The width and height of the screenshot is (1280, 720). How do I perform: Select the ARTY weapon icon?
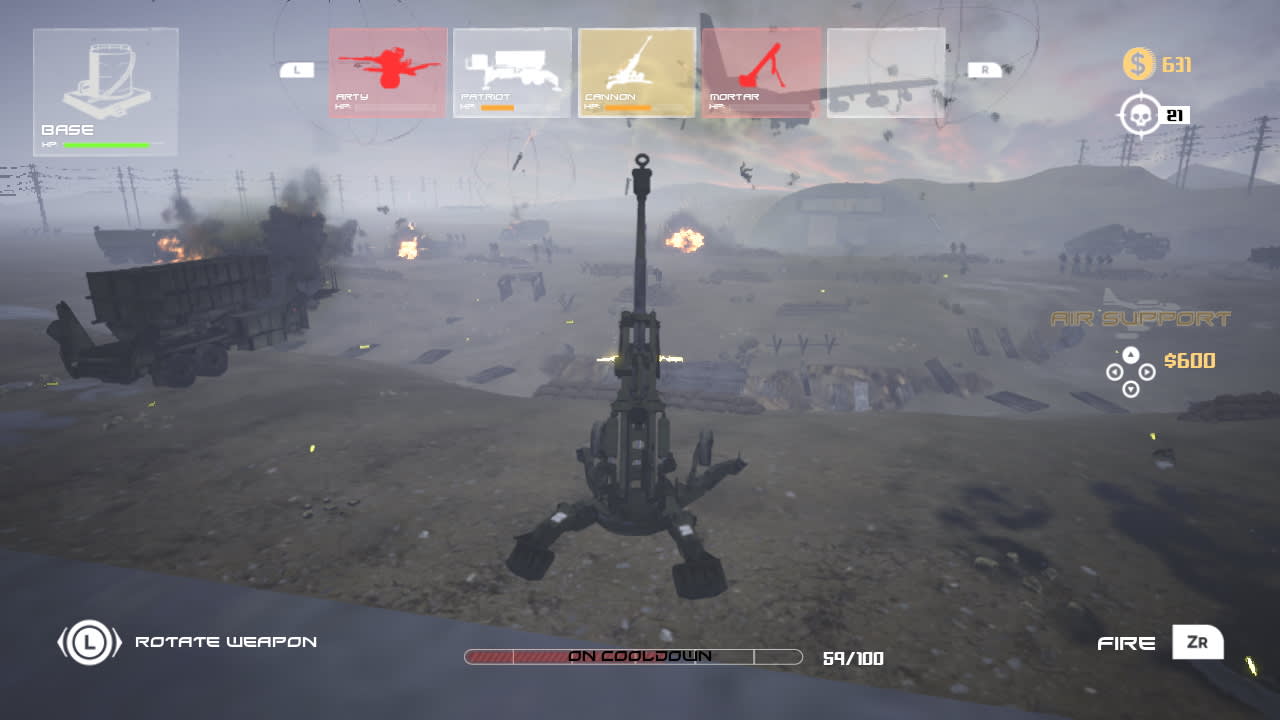coord(387,70)
